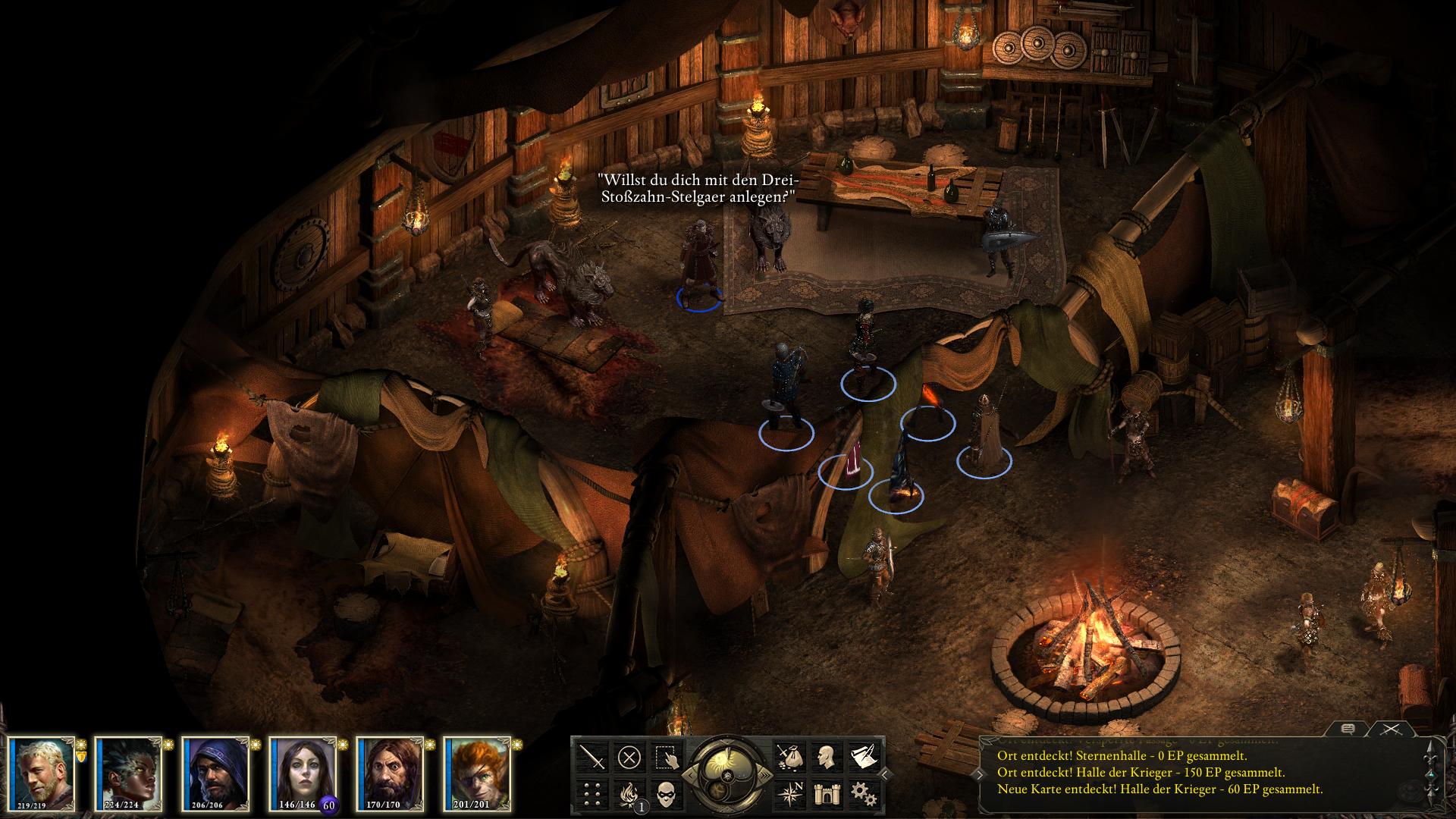The height and width of the screenshot is (819, 1456).
Task: Select the purple-hooded man's portrait
Action: [216, 772]
